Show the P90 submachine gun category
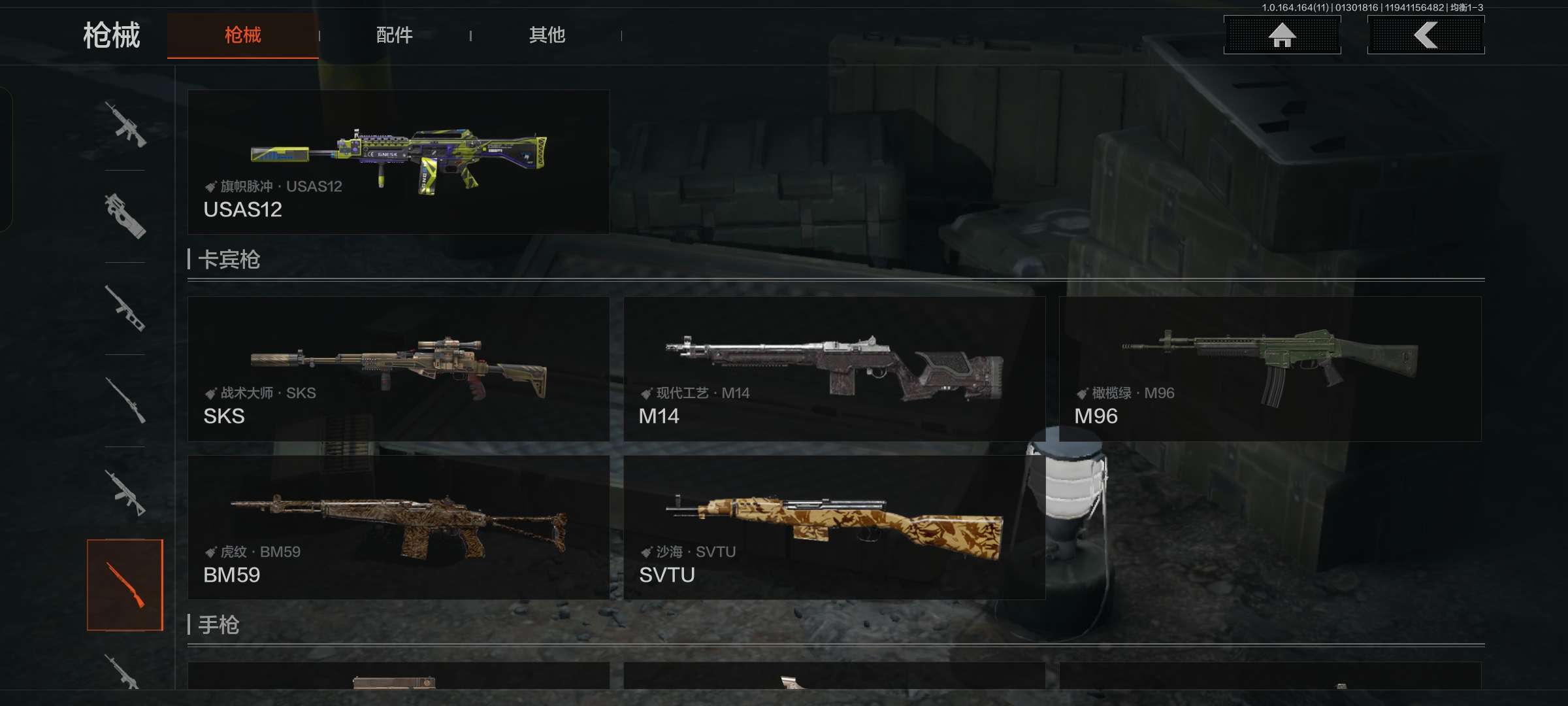The height and width of the screenshot is (706, 1568). click(x=125, y=216)
